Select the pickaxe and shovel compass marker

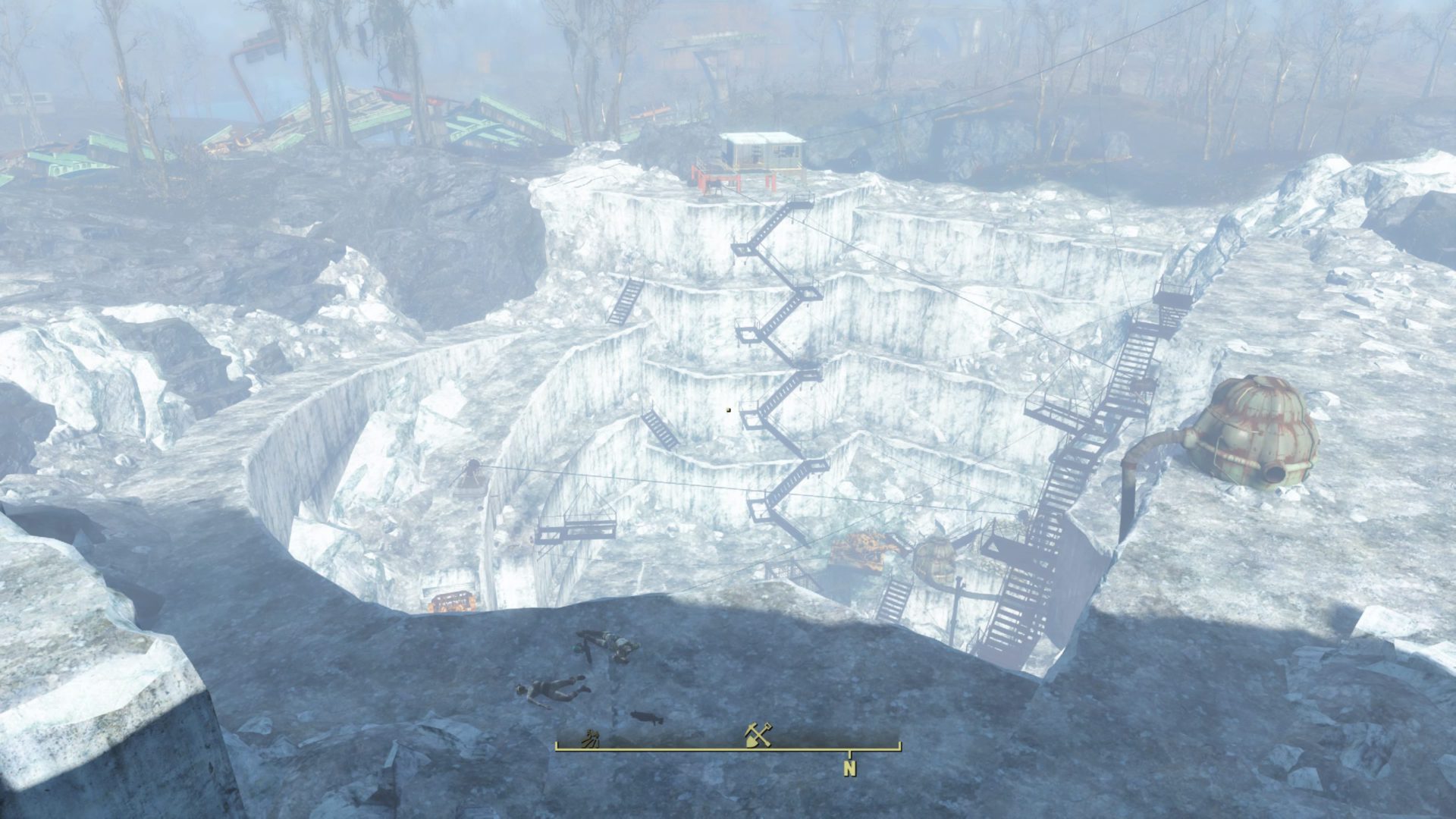click(758, 735)
